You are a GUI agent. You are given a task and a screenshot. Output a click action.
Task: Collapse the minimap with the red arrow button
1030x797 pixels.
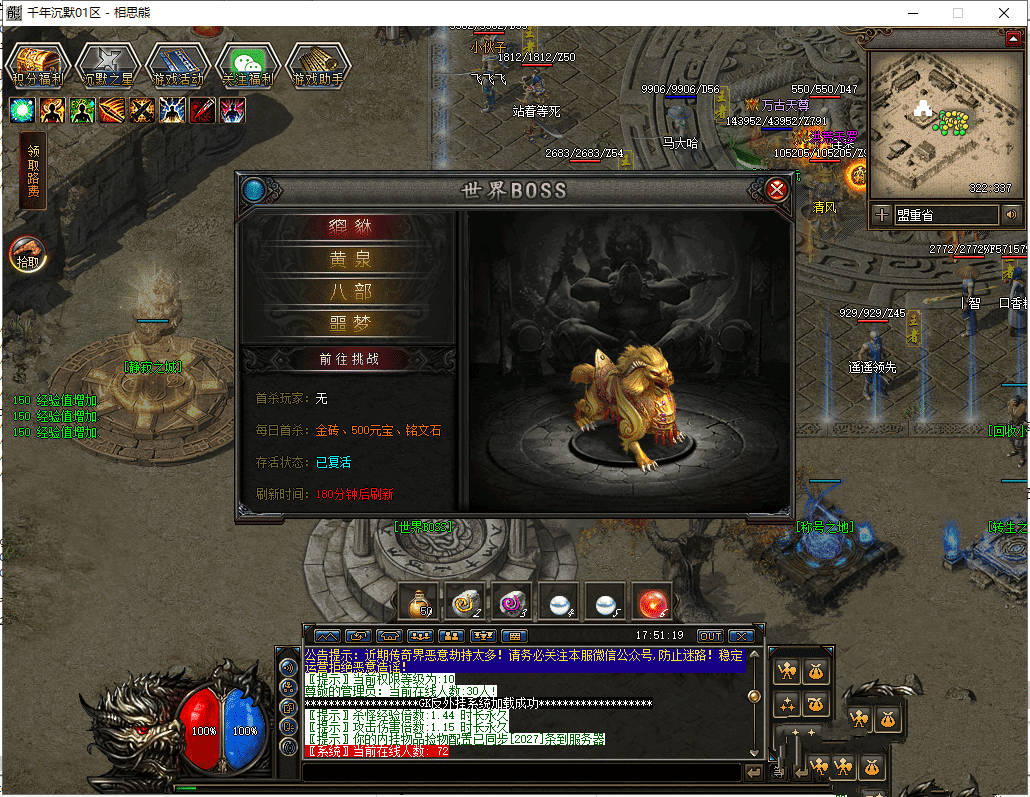click(x=1012, y=38)
